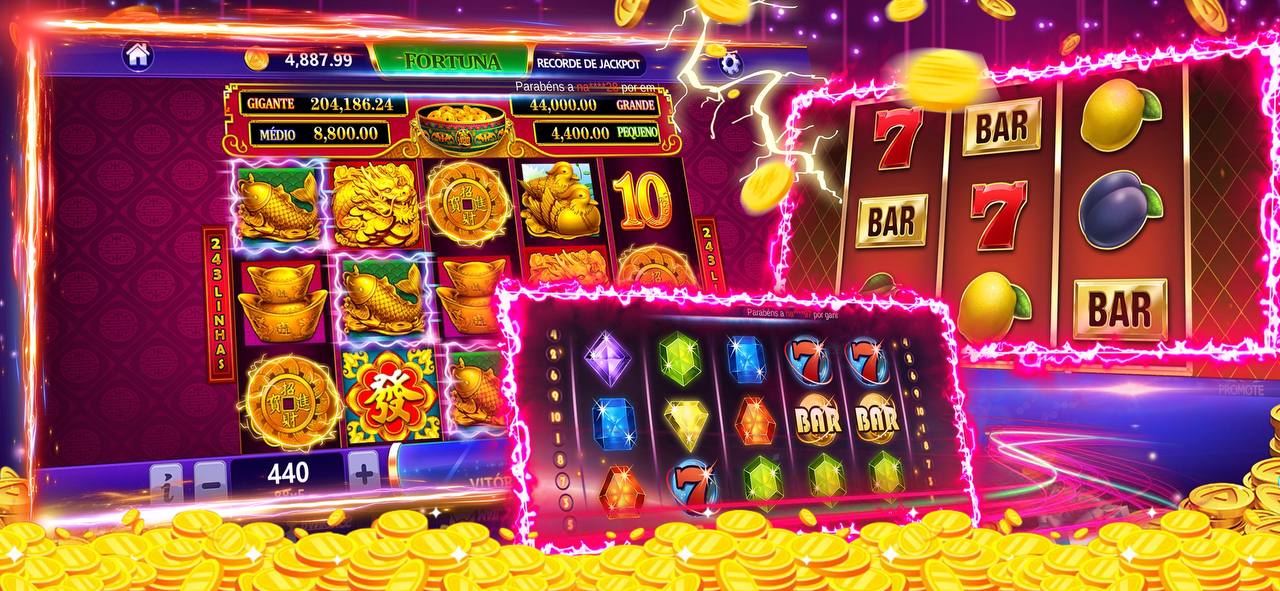Show the paytable info button

(166, 482)
